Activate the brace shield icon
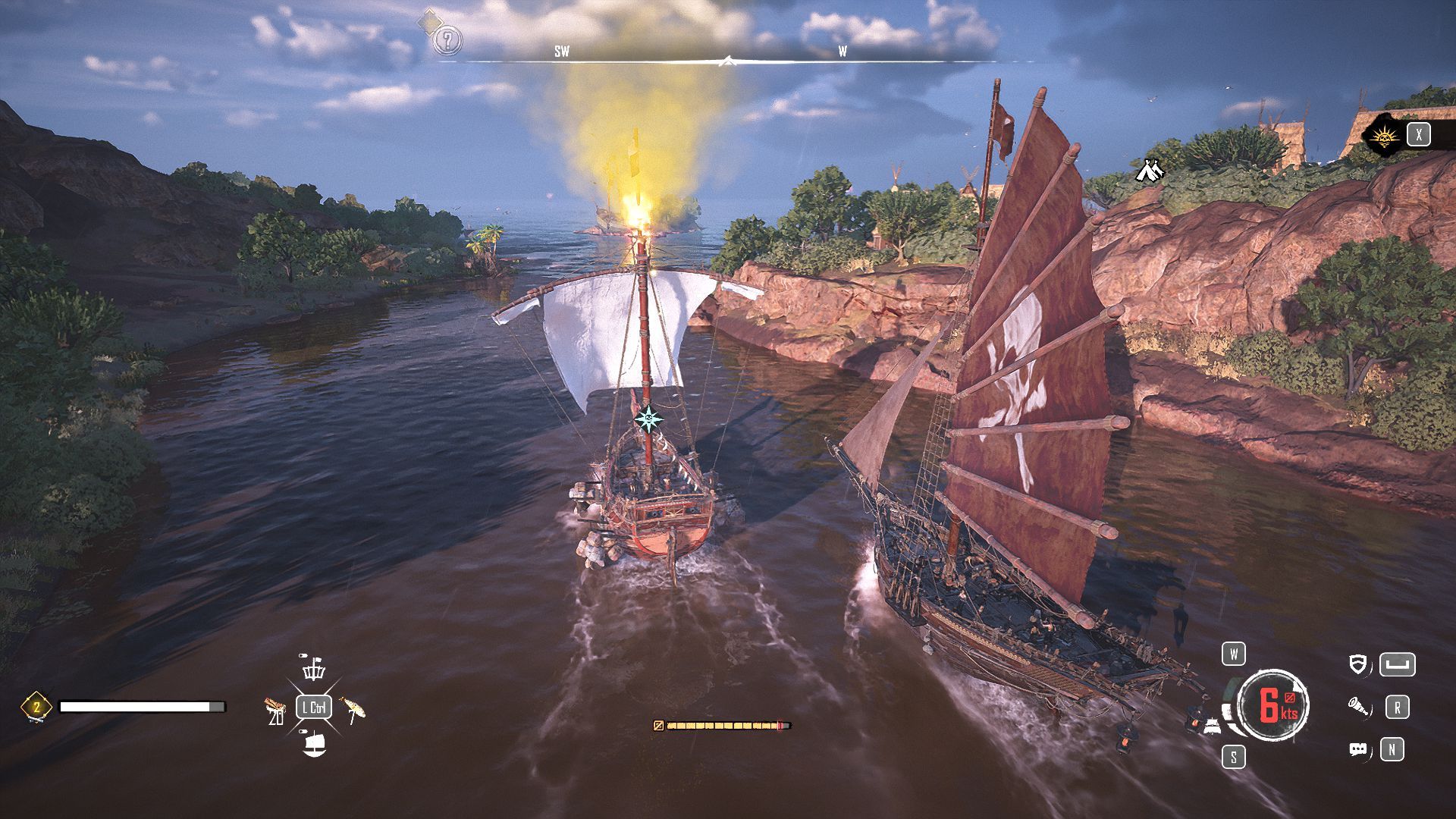 (x=1359, y=665)
